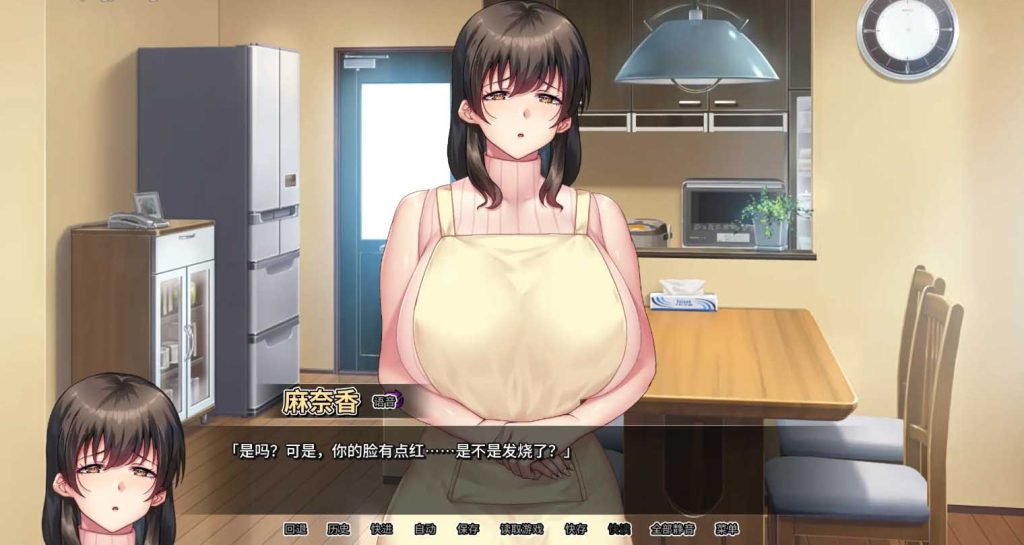Screen dimensions: 1024x545
Task: Open the 读取游戏 load game screen
Action: (x=521, y=529)
